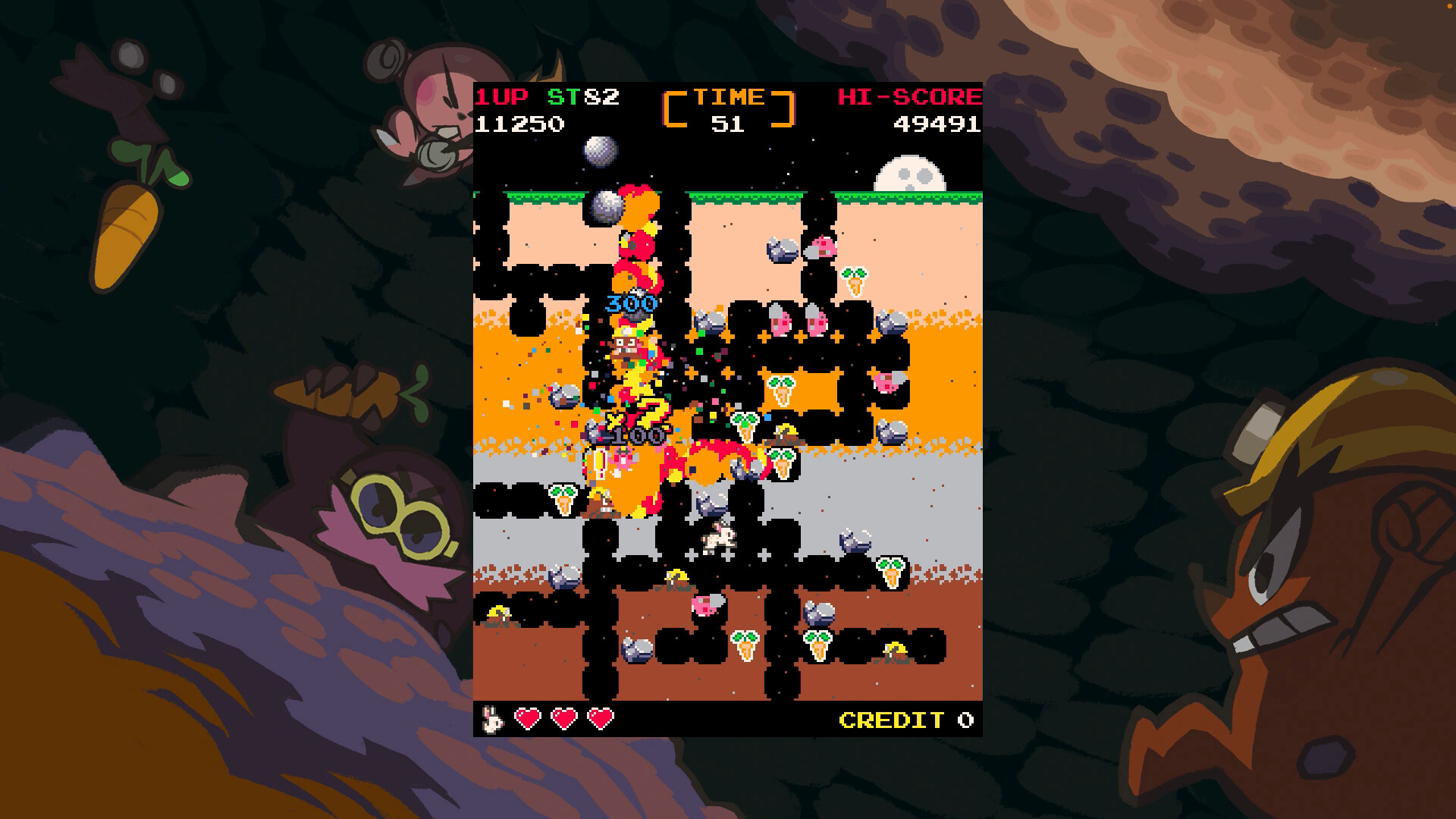Click the ST 82 stage indicator
This screenshot has width=1456, height=819.
pos(584,96)
